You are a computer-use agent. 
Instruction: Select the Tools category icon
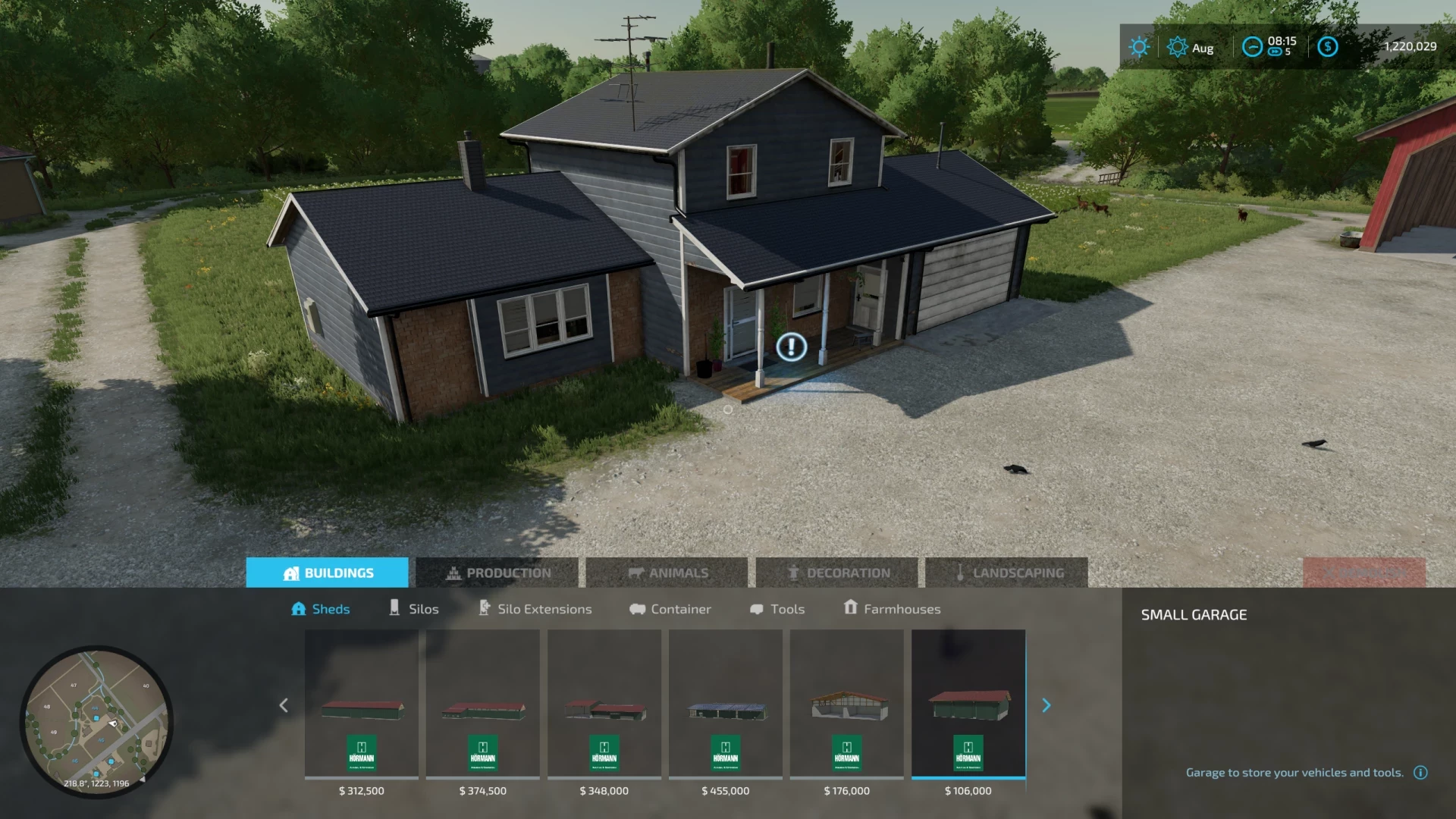pos(756,608)
